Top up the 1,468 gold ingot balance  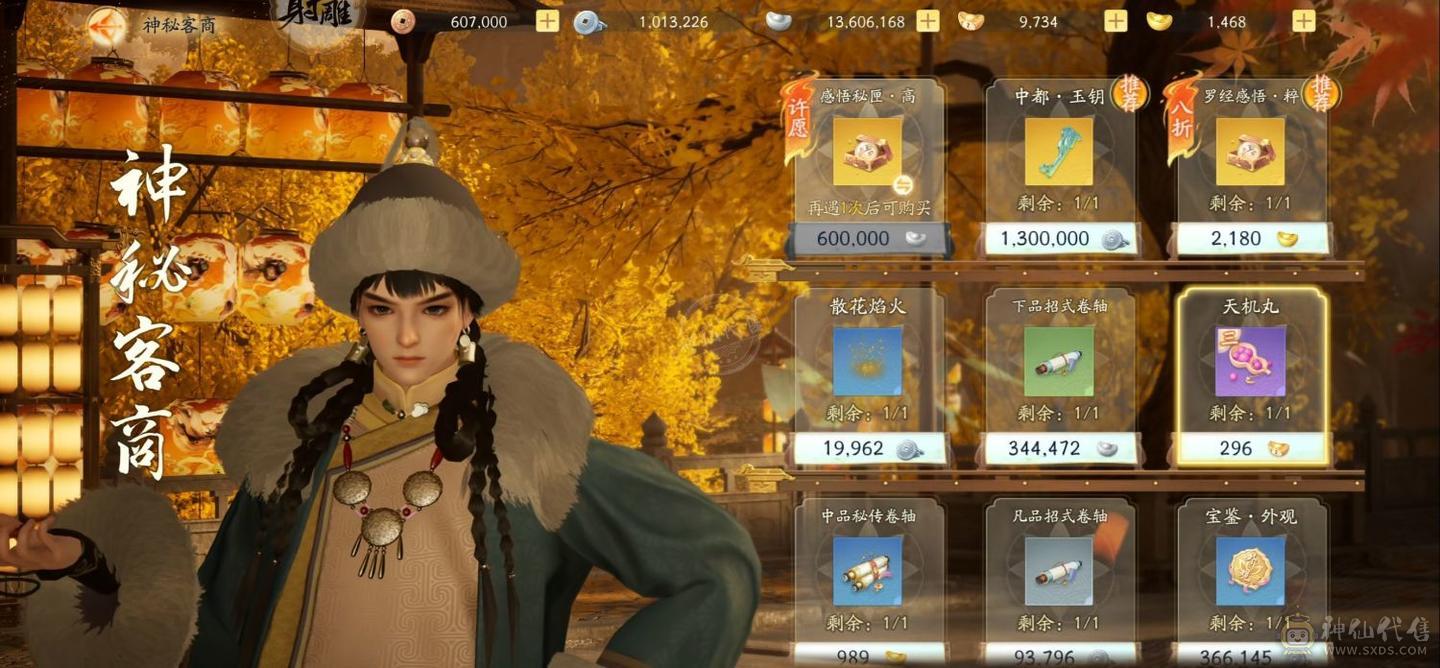(1303, 21)
